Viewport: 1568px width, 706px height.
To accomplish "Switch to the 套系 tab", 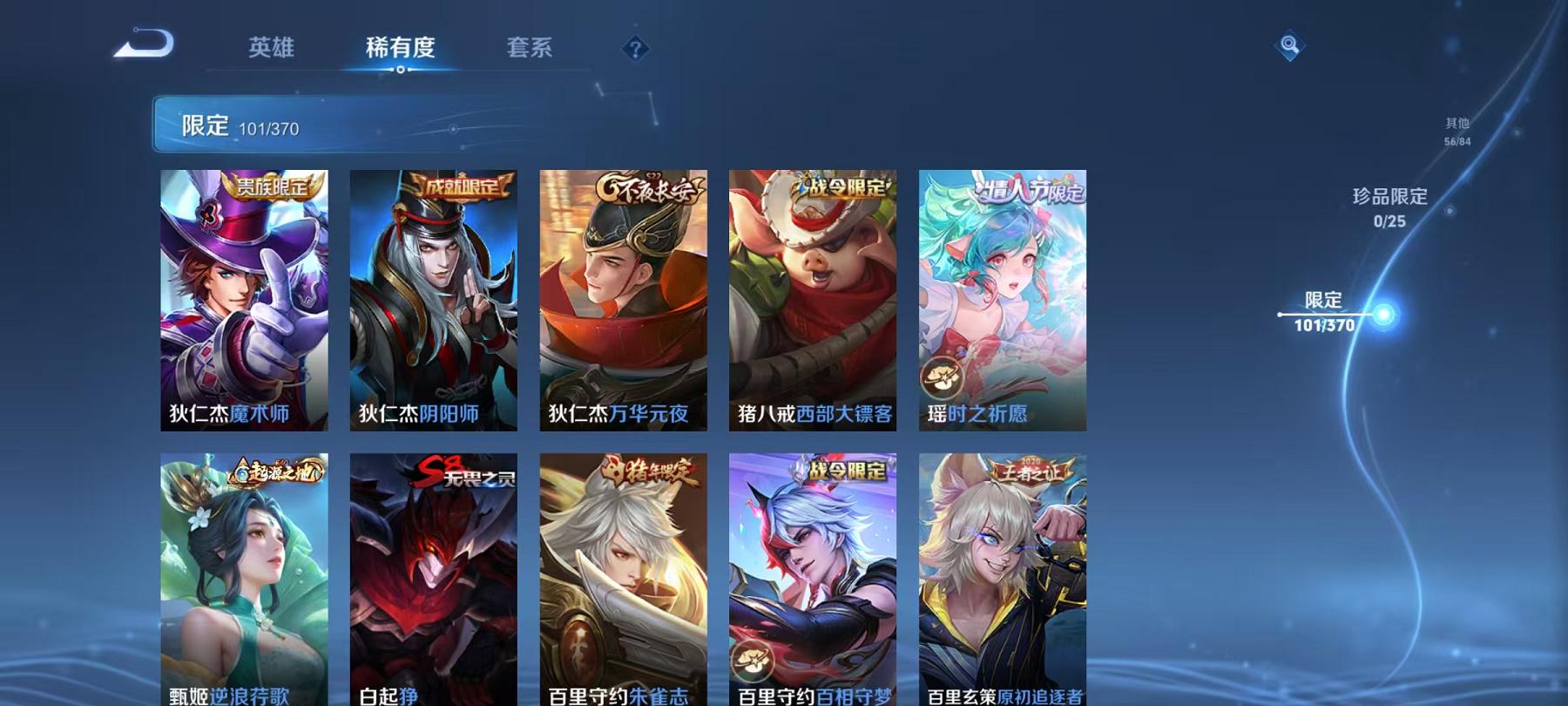I will click(531, 50).
